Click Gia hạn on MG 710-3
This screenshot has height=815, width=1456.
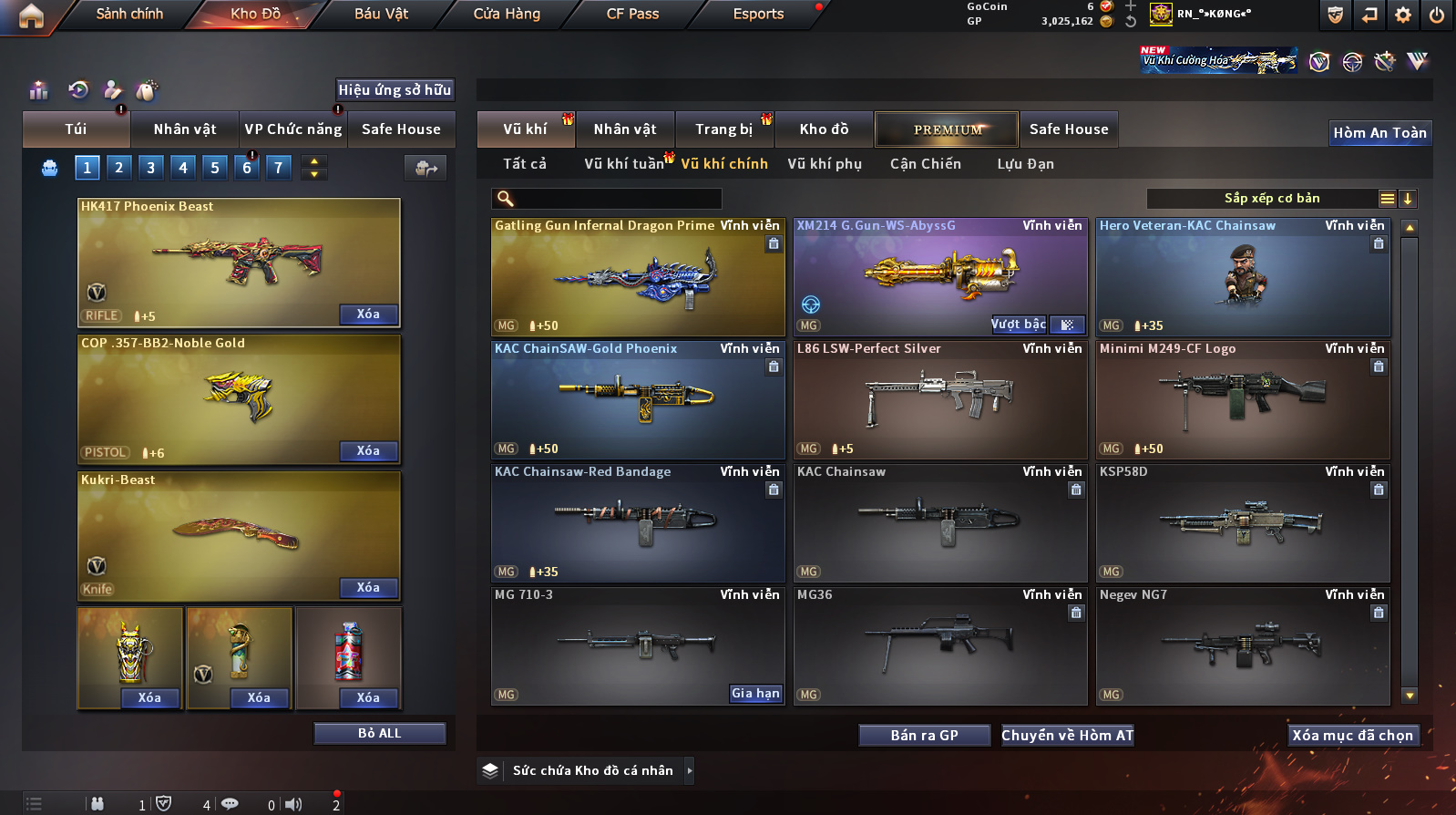755,694
